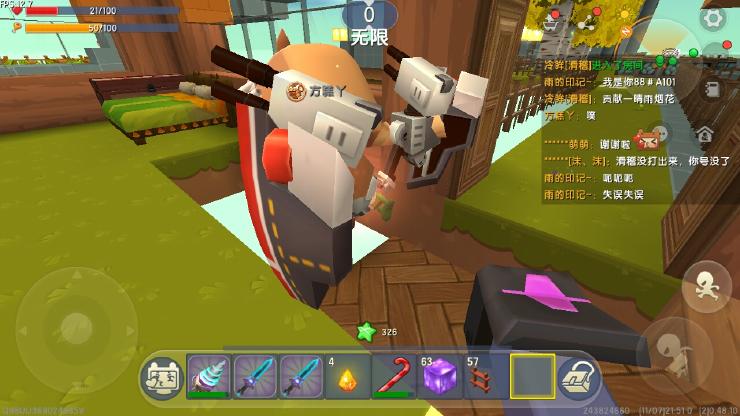The image size is (740, 416).
Task: Select the amber gem slot
Action: pyautogui.click(x=346, y=377)
